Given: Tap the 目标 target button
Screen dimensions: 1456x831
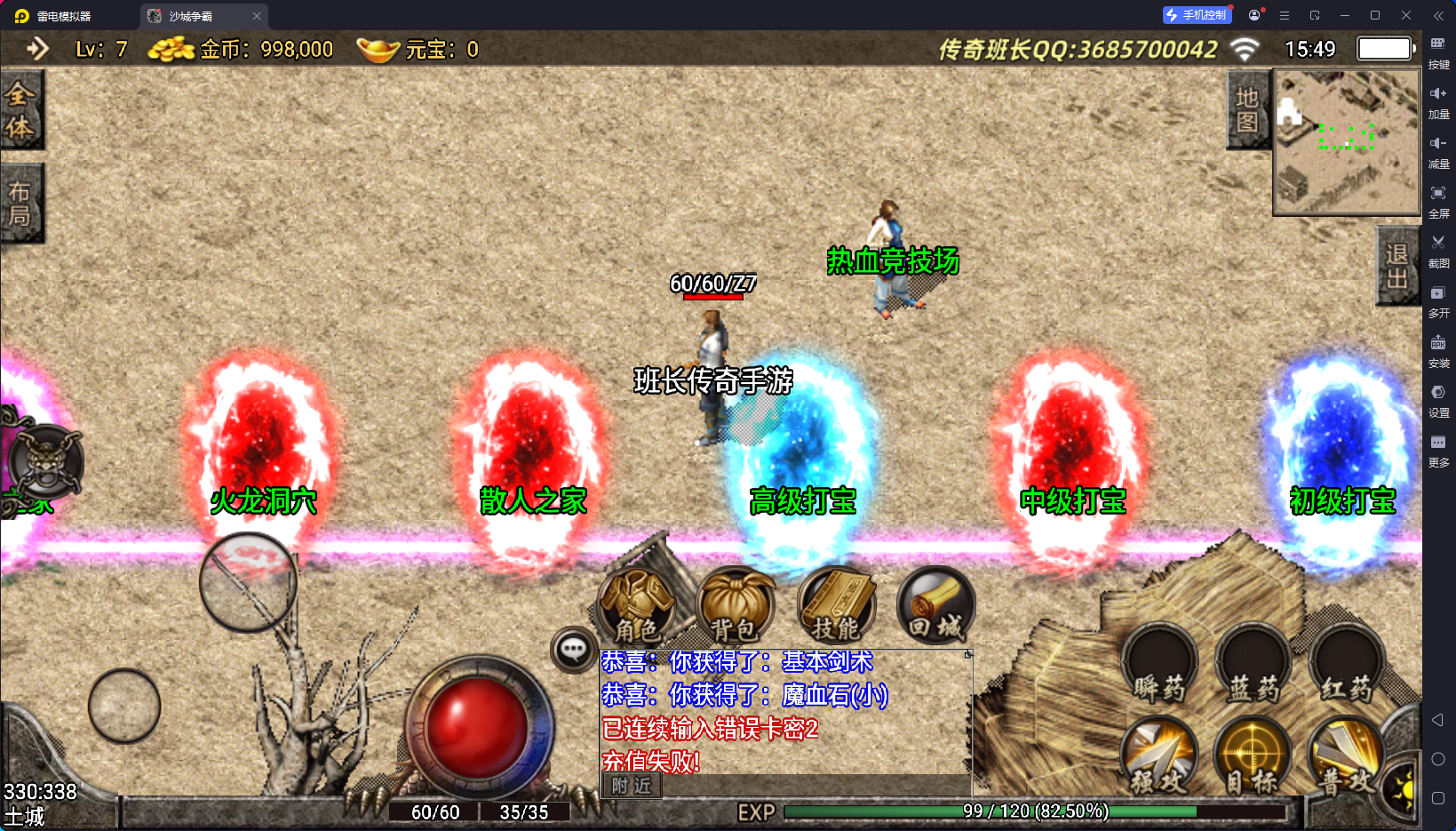Looking at the screenshot, I should 1253,756.
